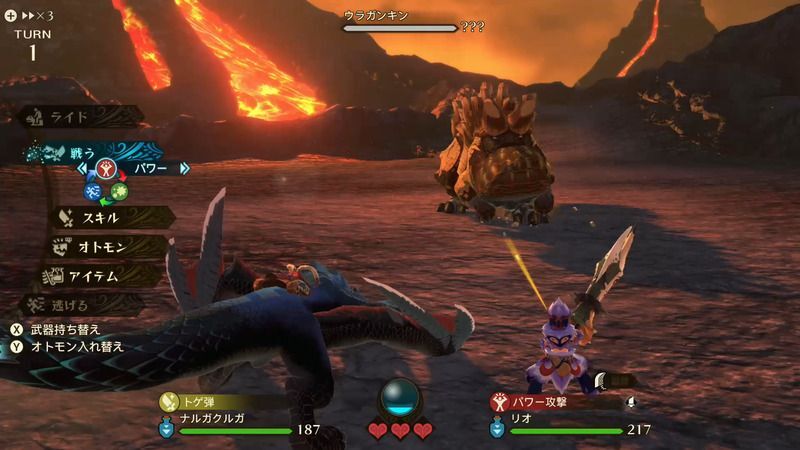Choose the 戦う (Fight) command

(x=80, y=153)
